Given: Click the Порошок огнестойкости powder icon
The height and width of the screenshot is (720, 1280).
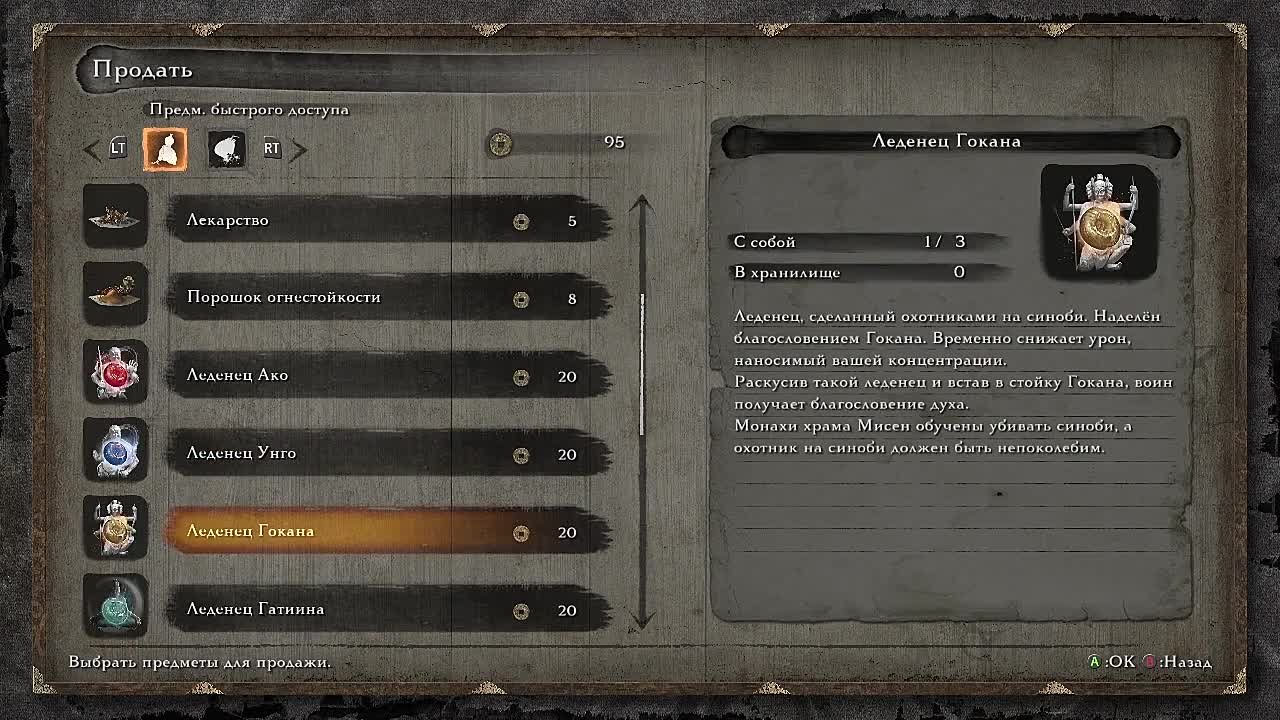Looking at the screenshot, I should tap(114, 295).
